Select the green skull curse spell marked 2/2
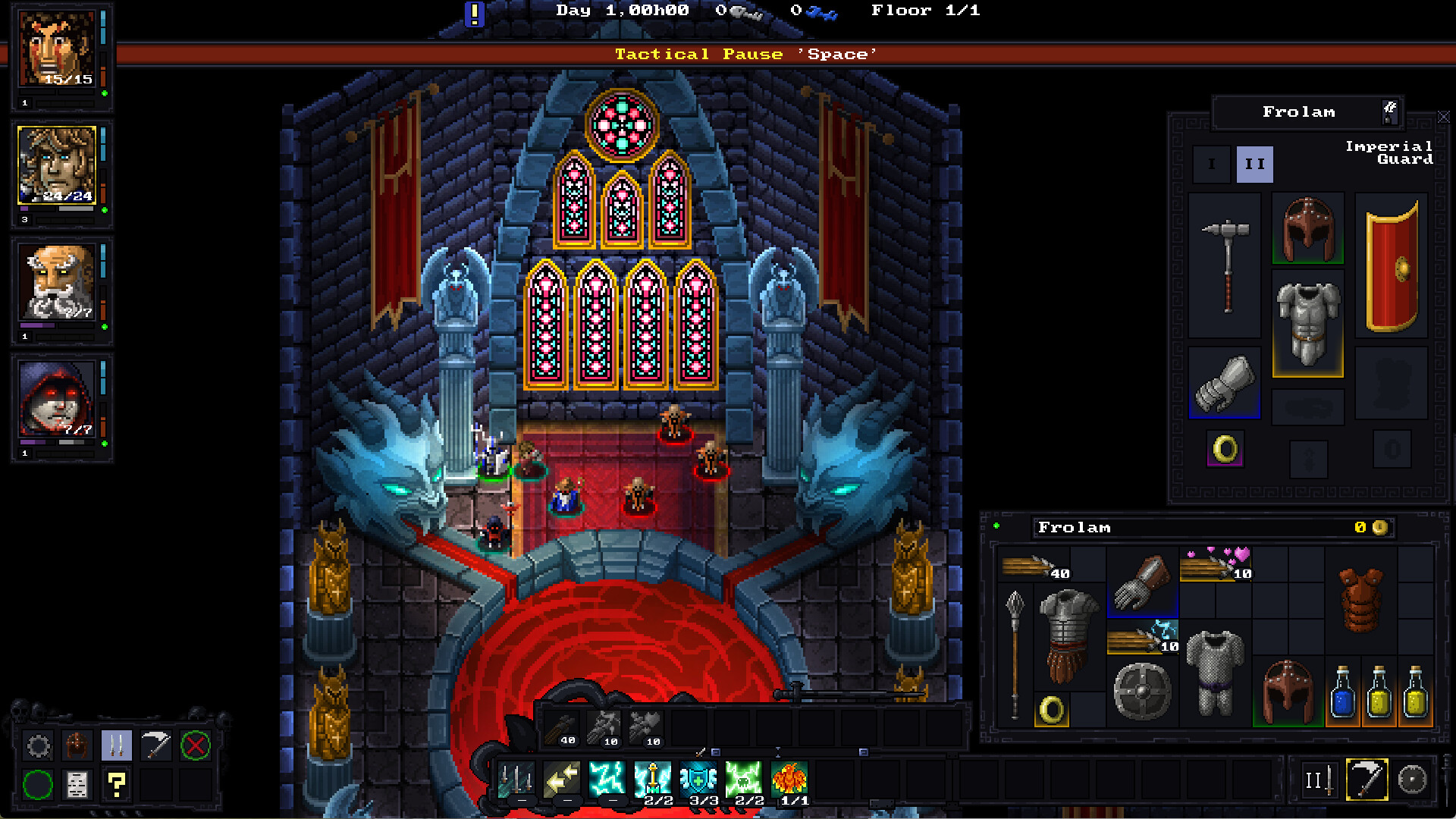This screenshot has width=1456, height=819. [x=745, y=778]
